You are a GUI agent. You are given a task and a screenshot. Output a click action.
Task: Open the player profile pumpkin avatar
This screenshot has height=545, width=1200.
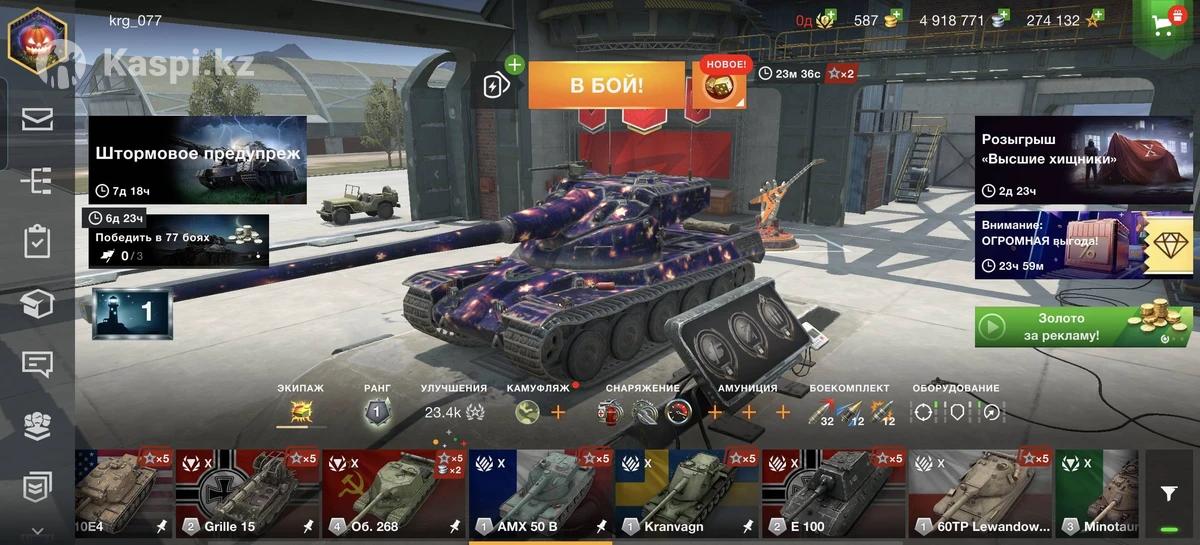37,40
